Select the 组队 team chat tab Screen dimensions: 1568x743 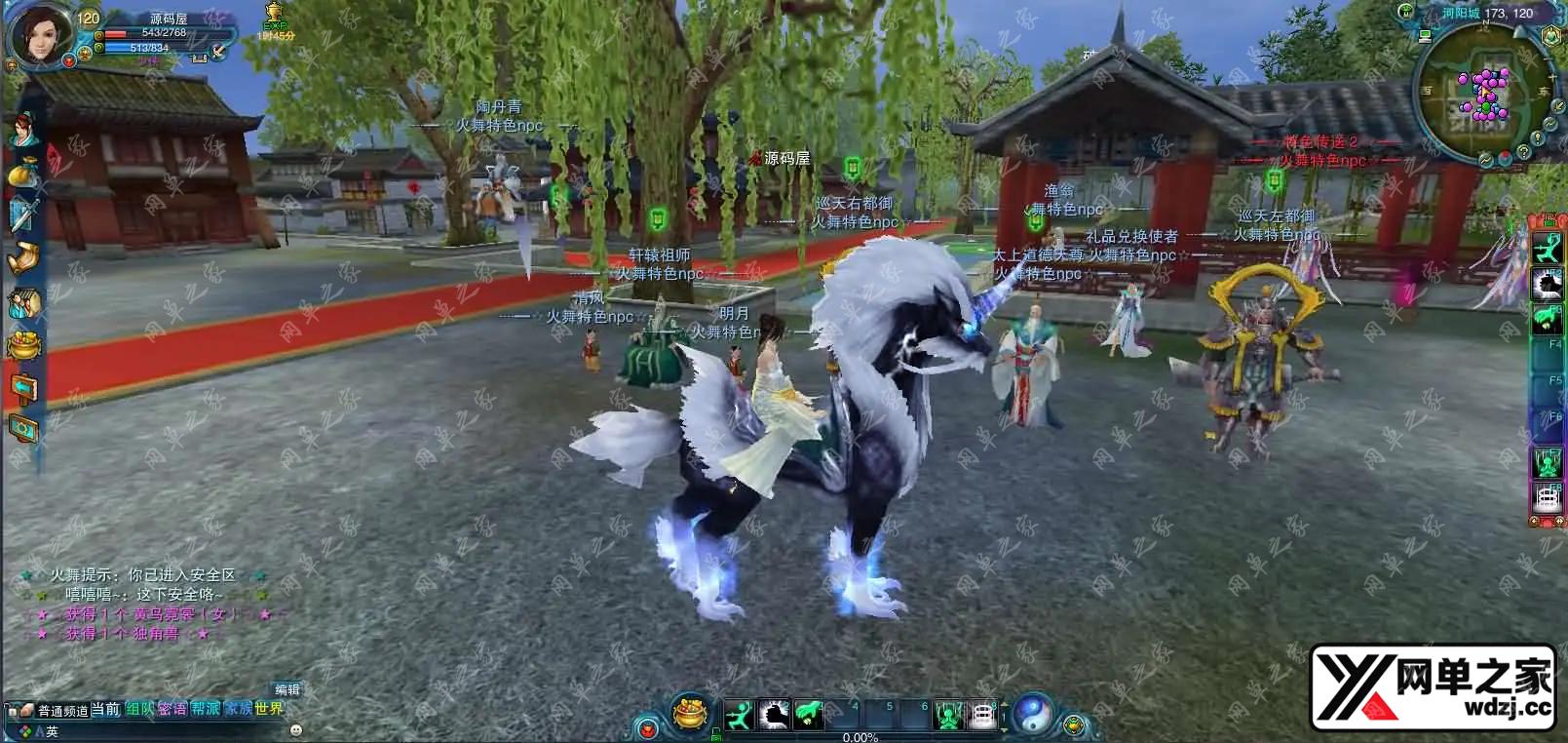pyautogui.click(x=139, y=709)
